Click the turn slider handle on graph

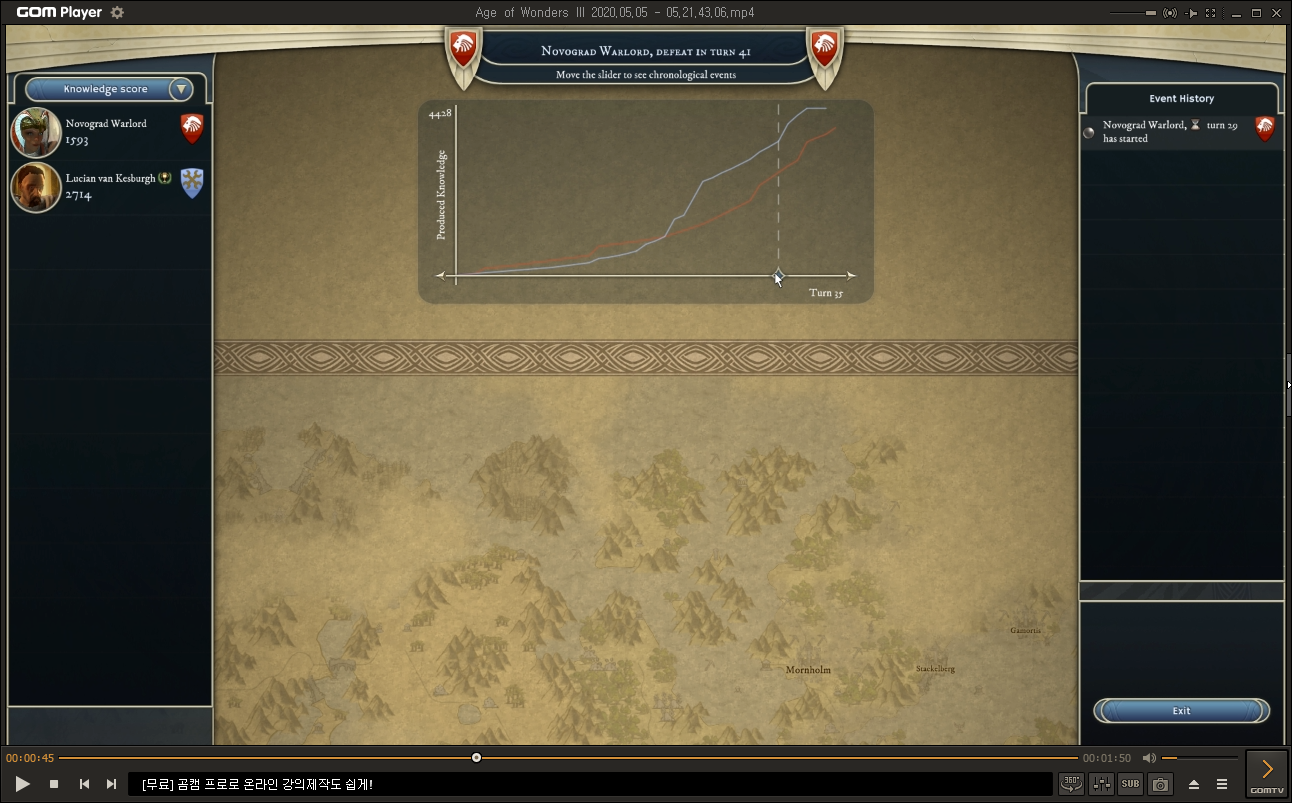(778, 275)
